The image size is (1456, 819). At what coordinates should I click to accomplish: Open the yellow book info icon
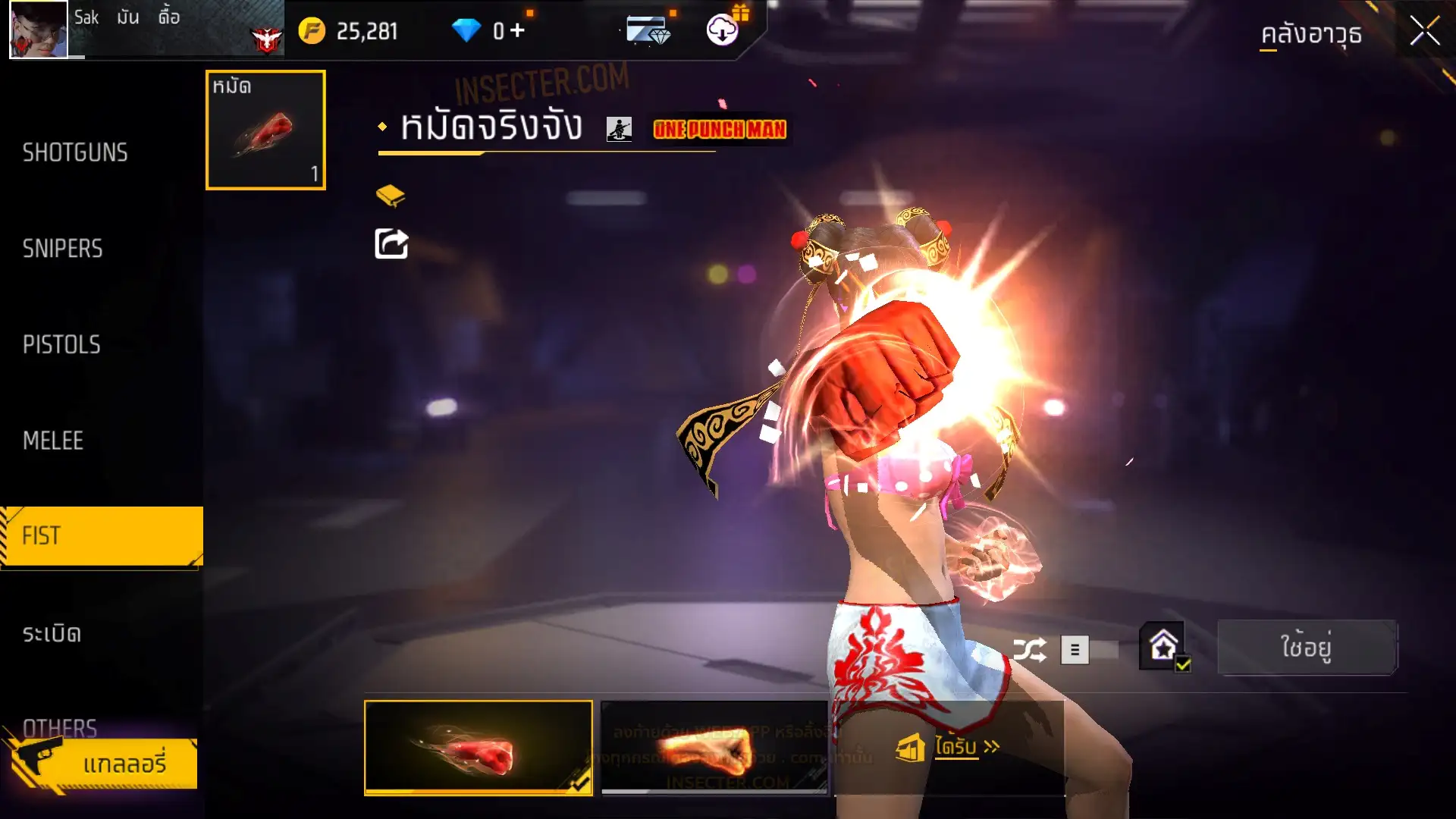(391, 196)
